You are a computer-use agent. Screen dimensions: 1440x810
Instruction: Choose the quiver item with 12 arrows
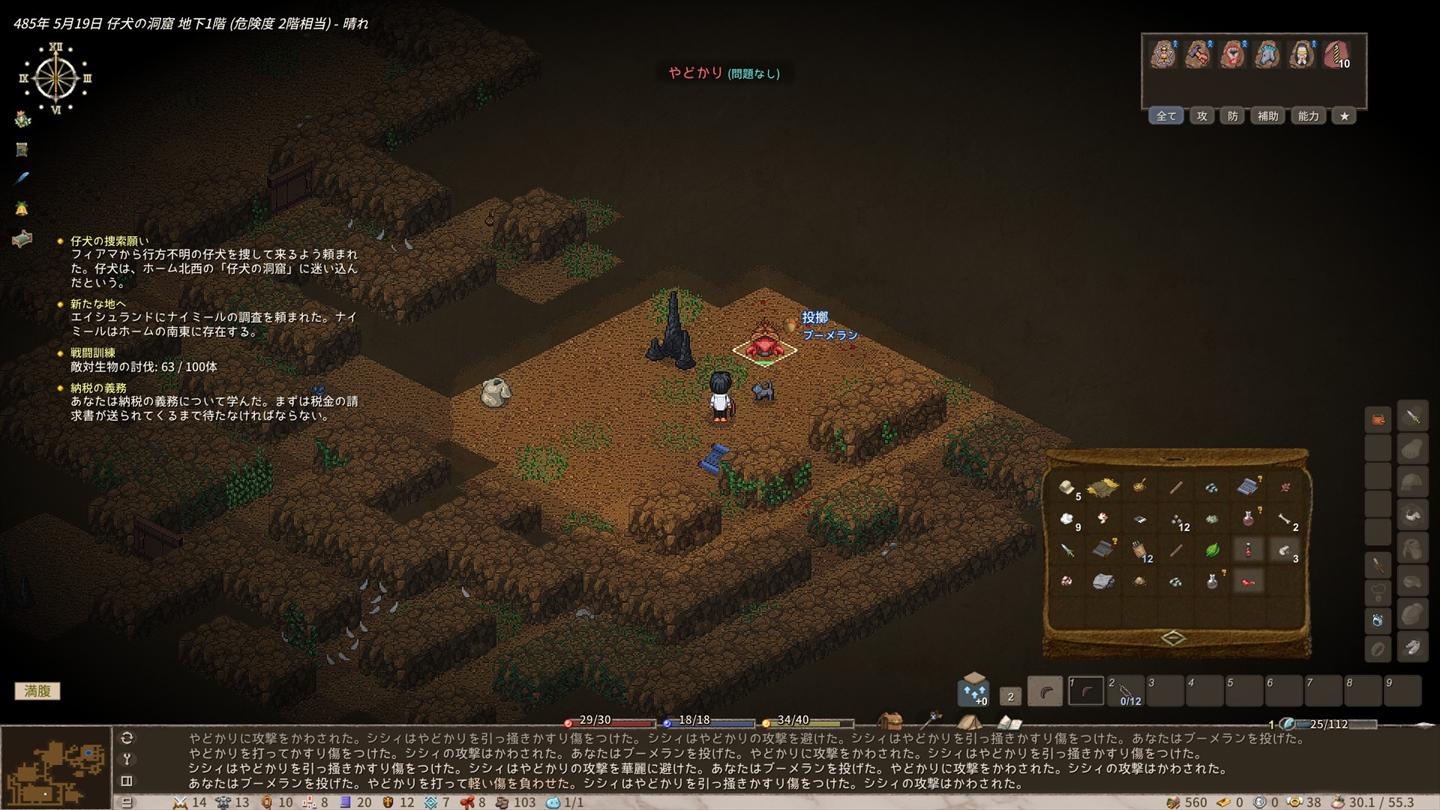point(1138,550)
